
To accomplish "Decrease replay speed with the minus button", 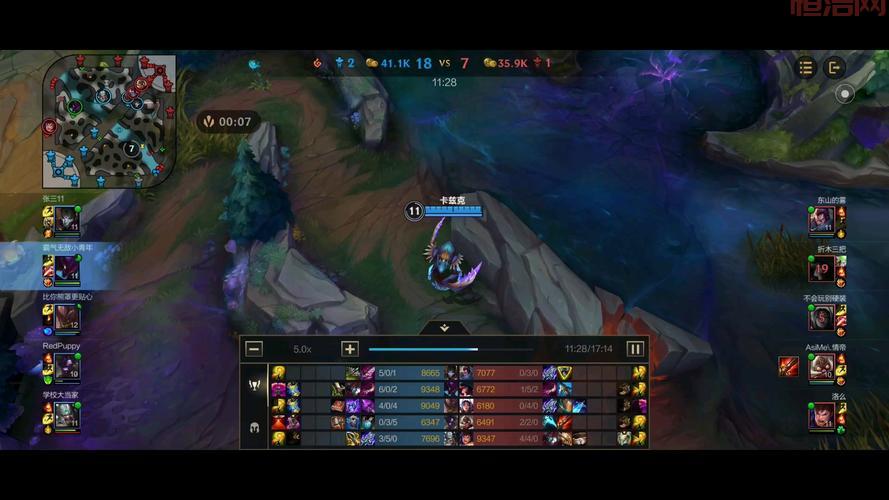I will [254, 349].
